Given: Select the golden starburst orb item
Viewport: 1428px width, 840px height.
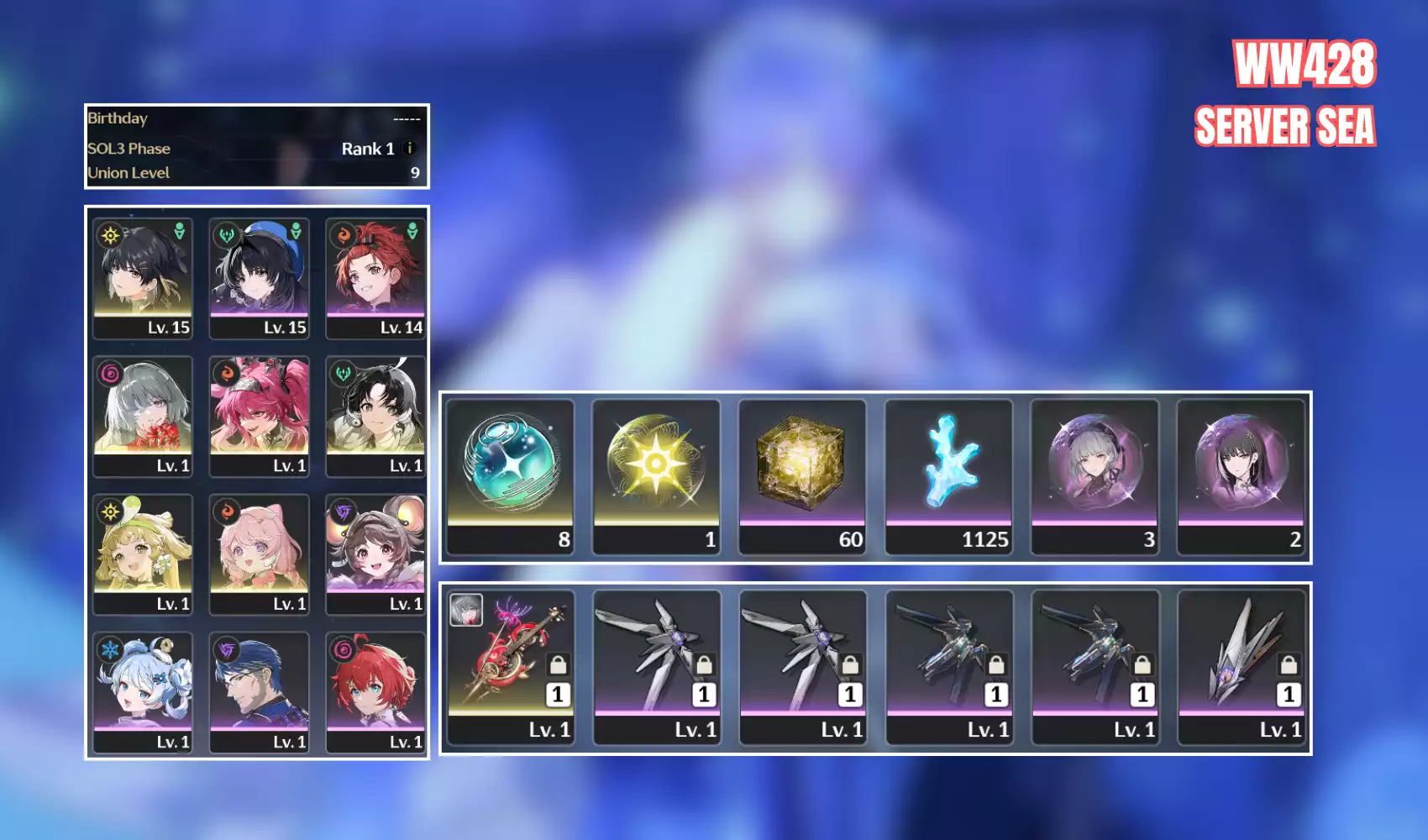Looking at the screenshot, I should tap(656, 475).
